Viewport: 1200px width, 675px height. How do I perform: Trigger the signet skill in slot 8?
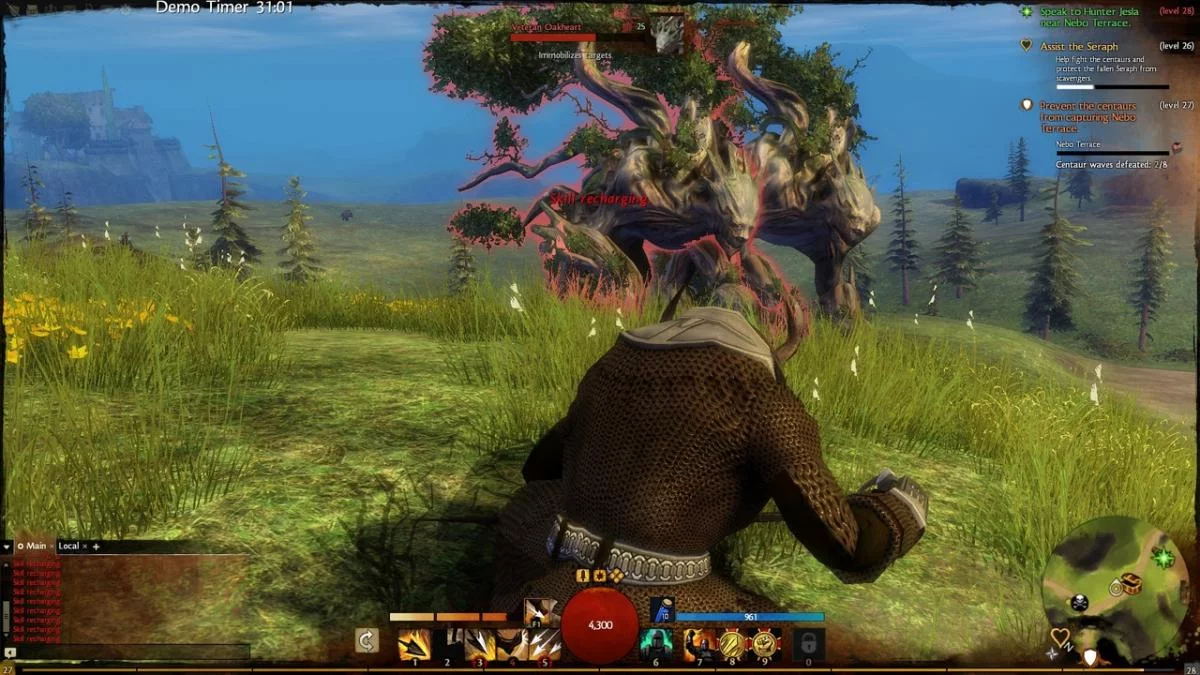click(x=732, y=644)
